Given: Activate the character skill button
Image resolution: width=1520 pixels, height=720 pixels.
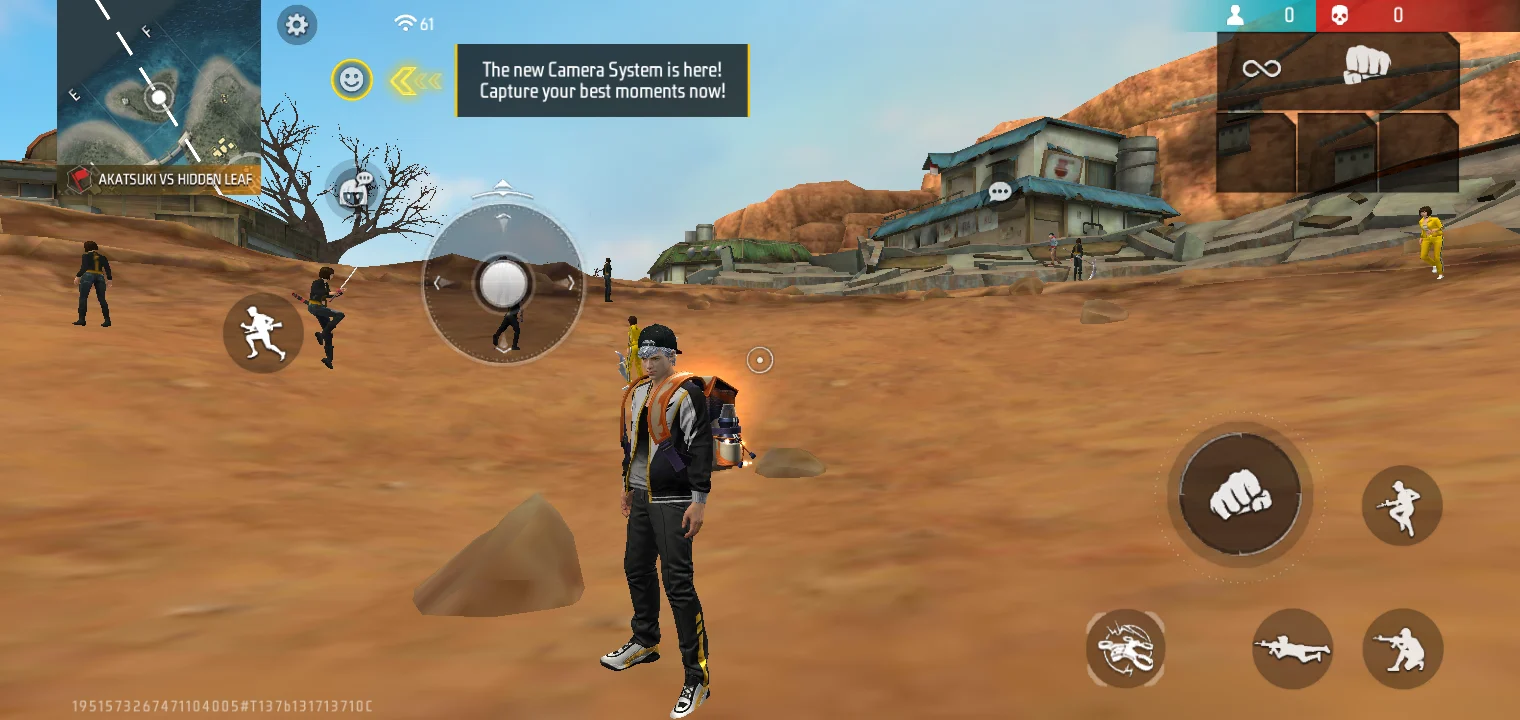Looking at the screenshot, I should click(1125, 648).
